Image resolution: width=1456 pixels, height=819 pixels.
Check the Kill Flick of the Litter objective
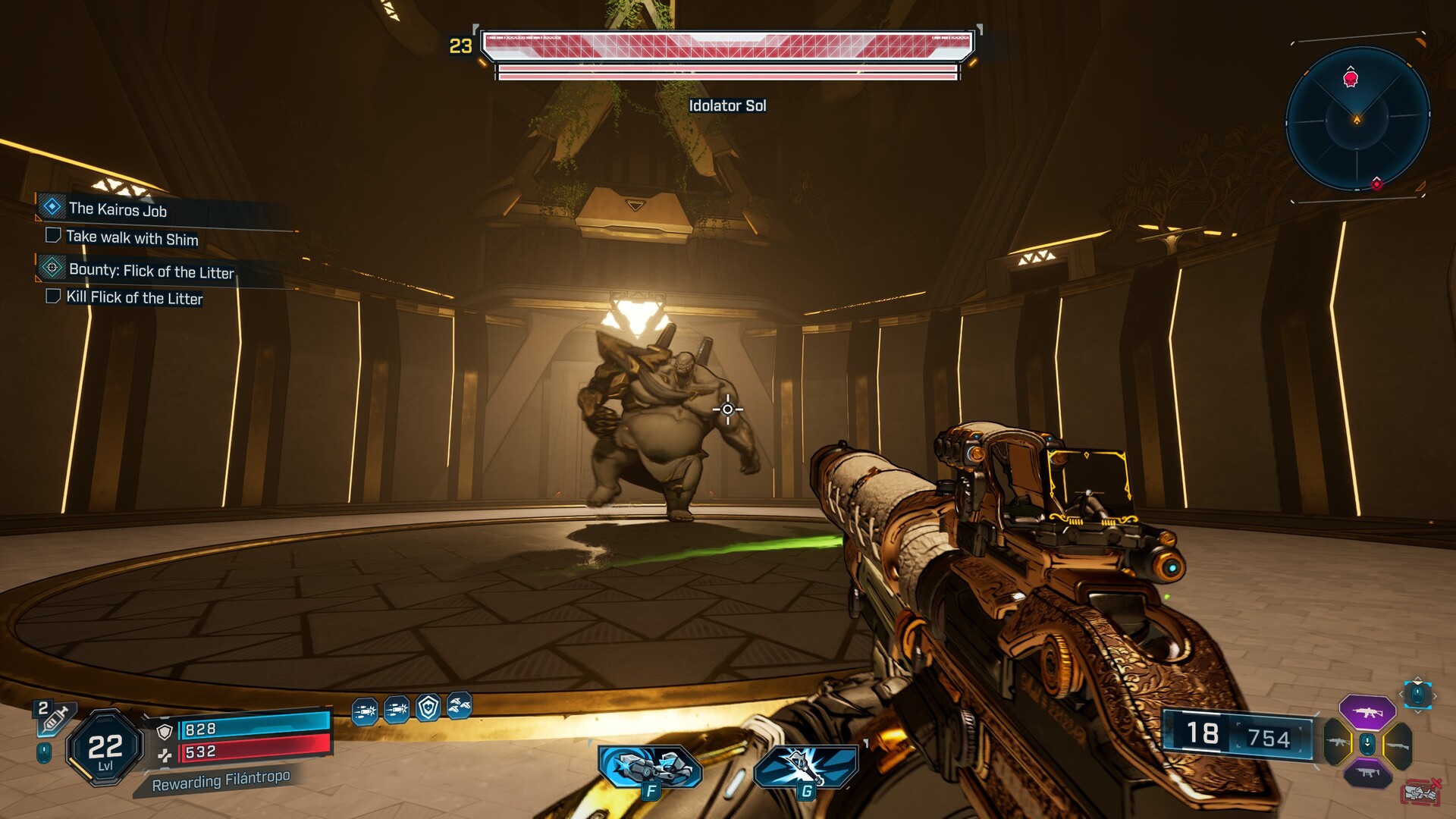pos(53,296)
